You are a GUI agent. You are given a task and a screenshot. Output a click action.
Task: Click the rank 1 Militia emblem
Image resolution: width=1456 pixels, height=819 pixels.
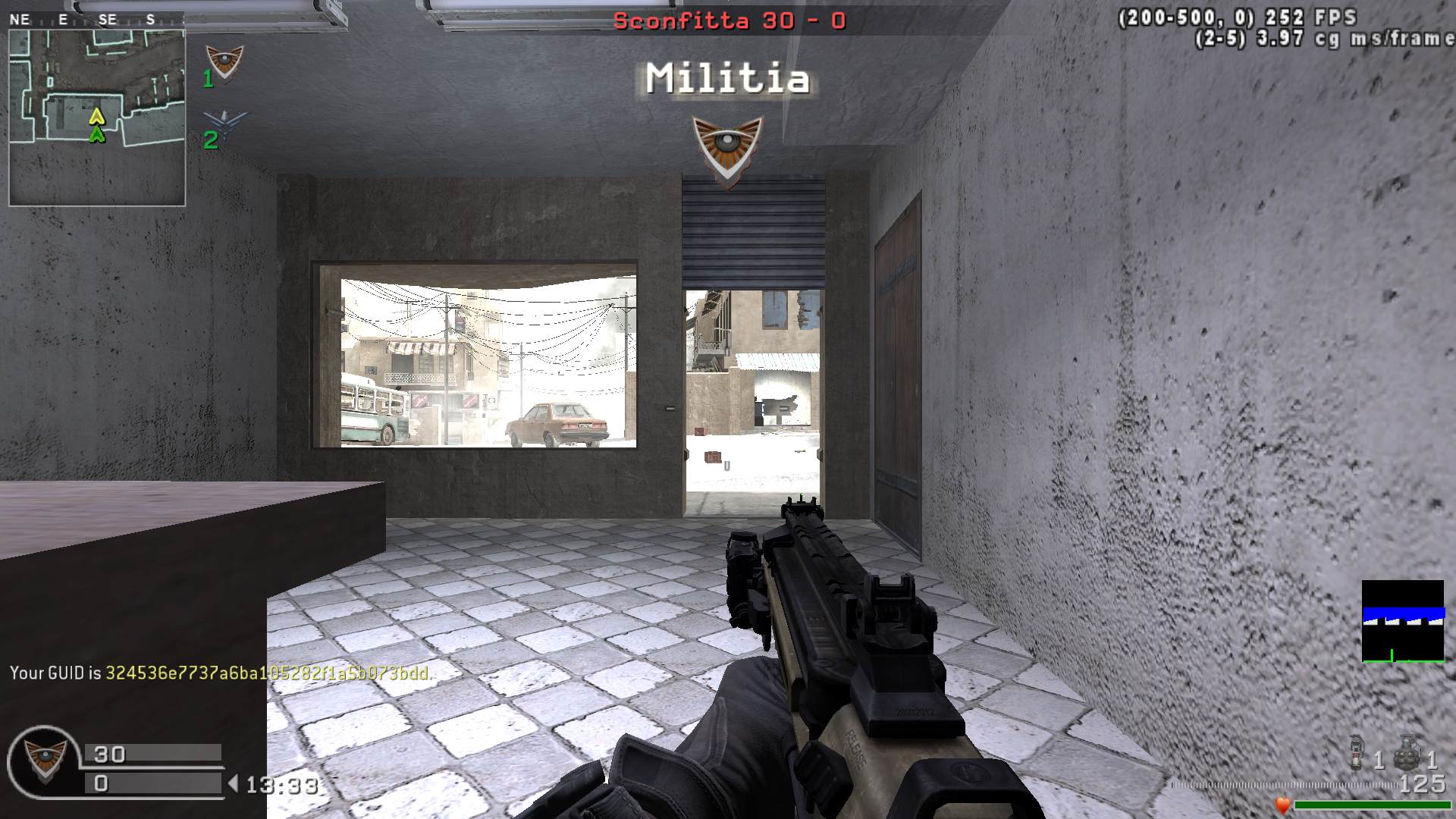point(224,63)
